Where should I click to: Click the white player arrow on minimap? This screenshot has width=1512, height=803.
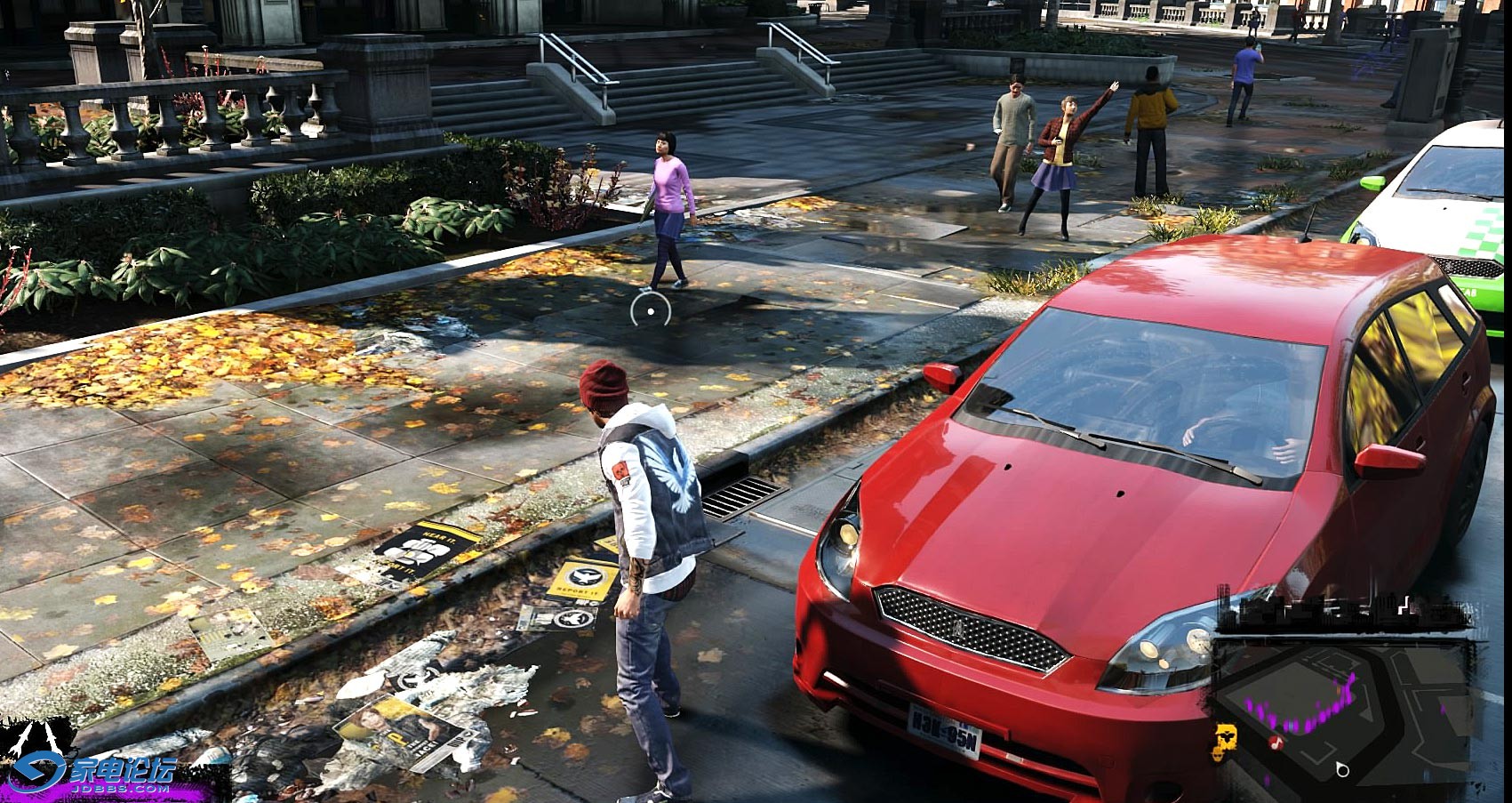click(x=1342, y=769)
